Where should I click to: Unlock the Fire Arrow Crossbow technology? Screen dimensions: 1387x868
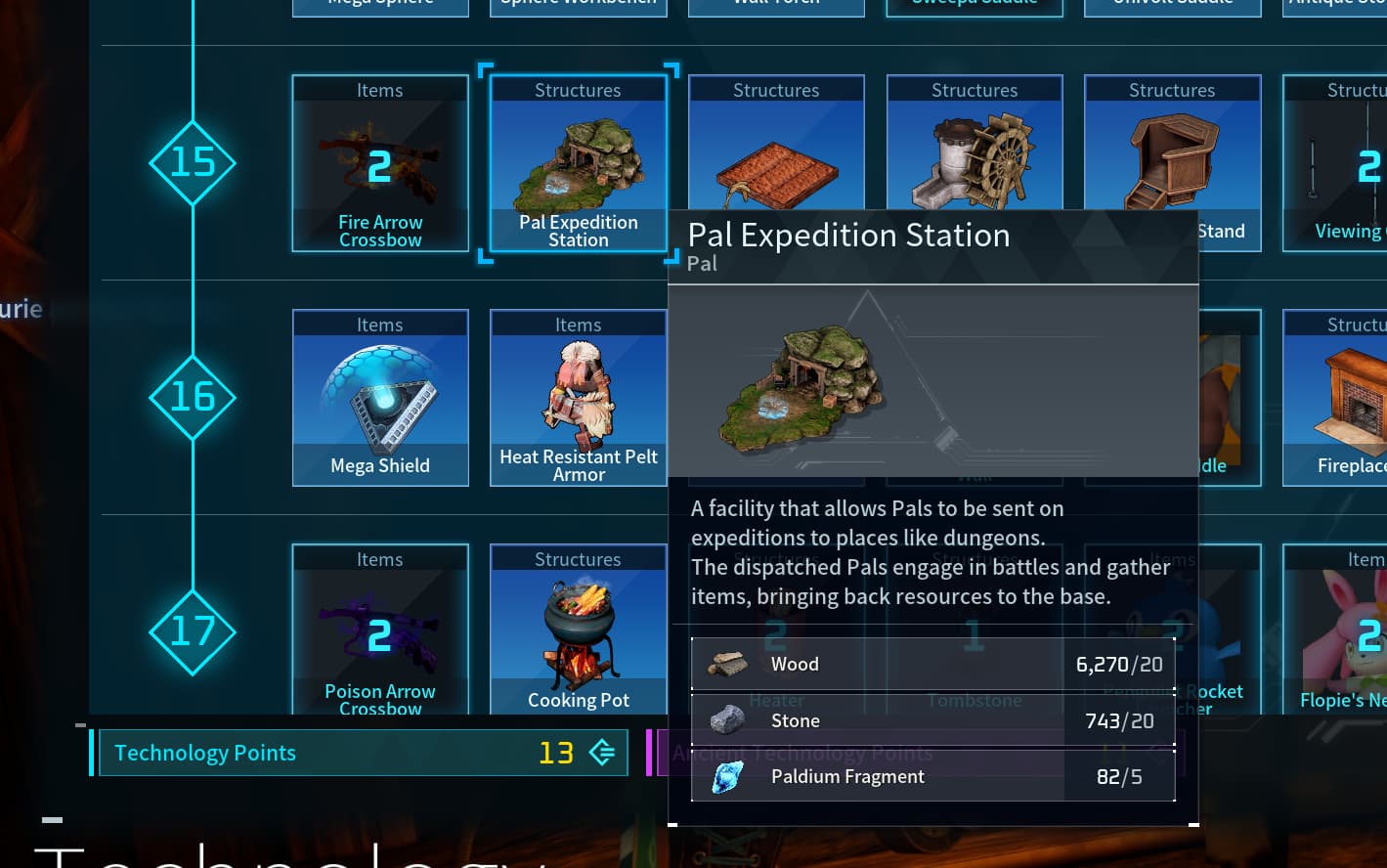pos(380,163)
